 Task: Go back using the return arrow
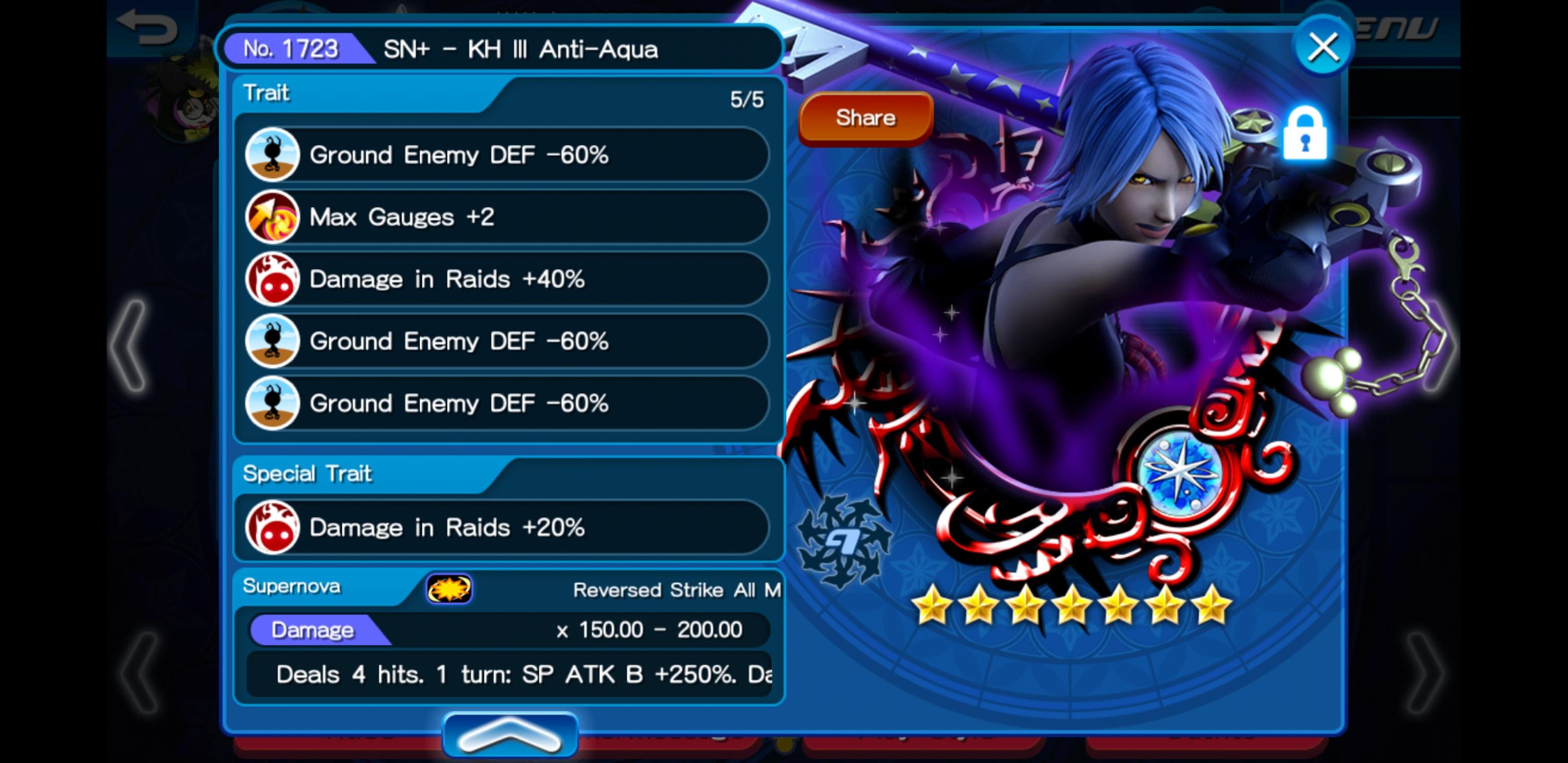click(x=147, y=27)
